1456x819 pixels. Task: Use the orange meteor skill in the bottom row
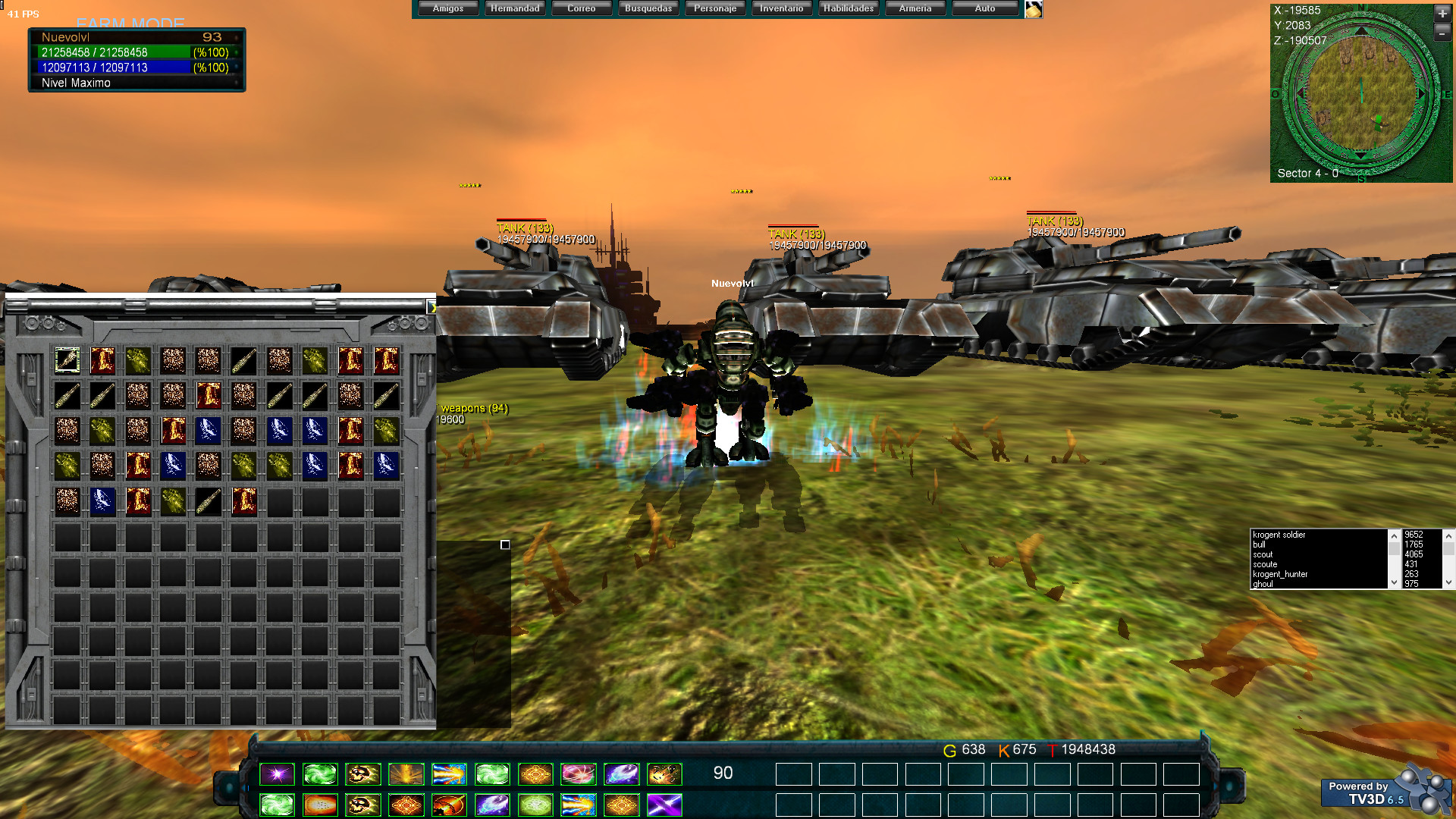pyautogui.click(x=448, y=805)
